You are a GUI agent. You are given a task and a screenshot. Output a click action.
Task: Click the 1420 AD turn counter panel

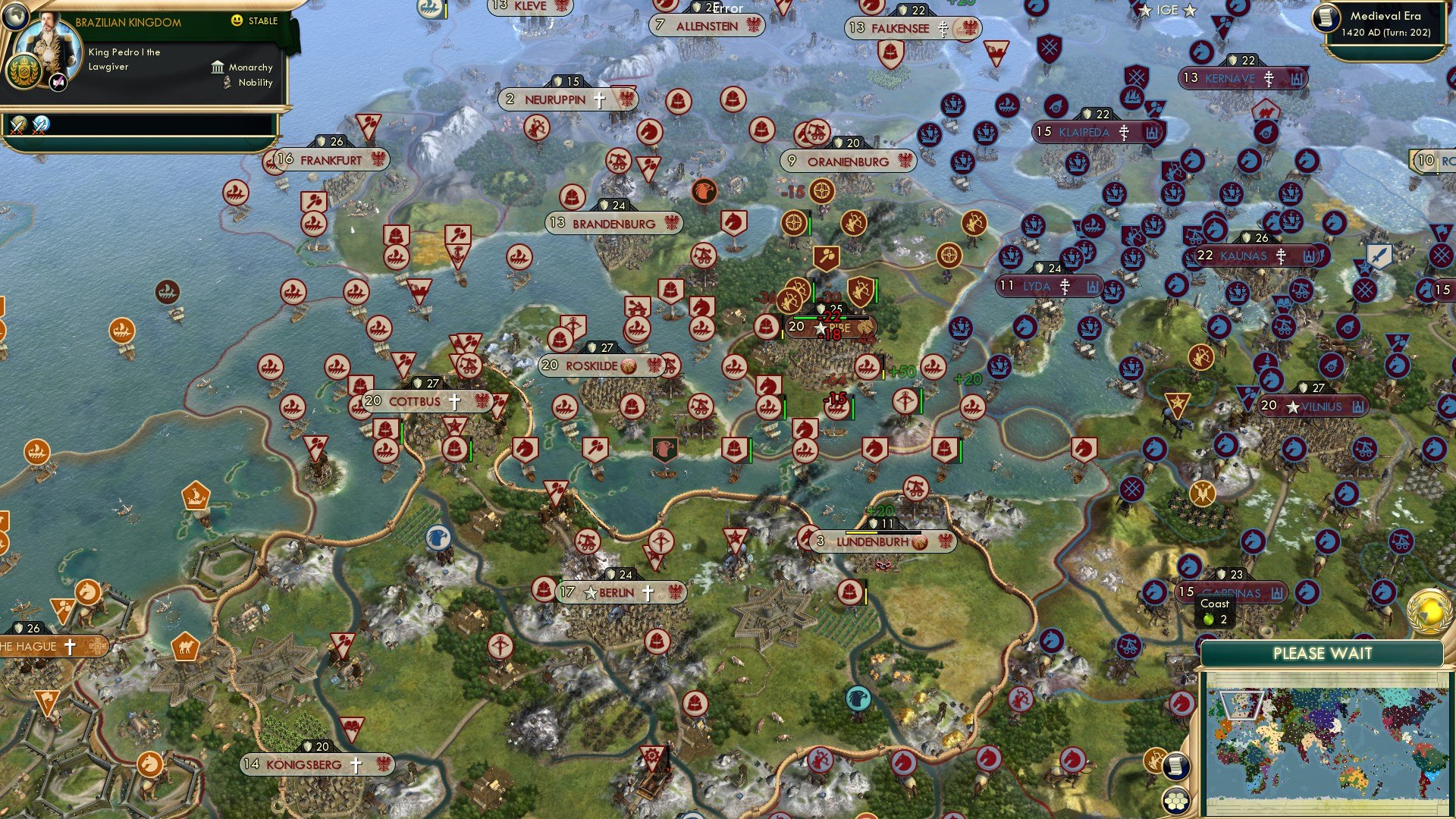pyautogui.click(x=1388, y=34)
